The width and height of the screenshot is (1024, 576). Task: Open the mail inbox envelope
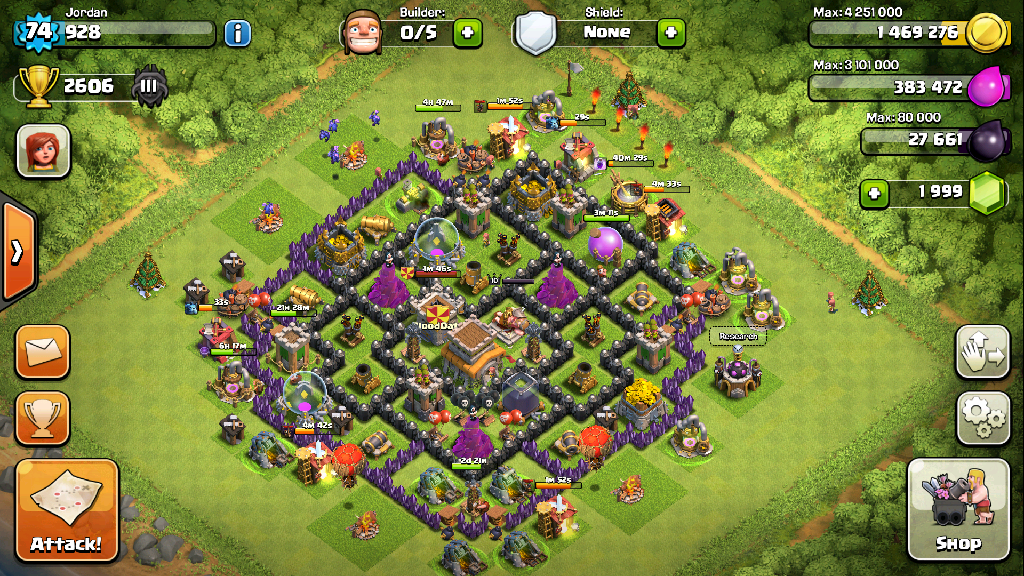click(x=42, y=351)
